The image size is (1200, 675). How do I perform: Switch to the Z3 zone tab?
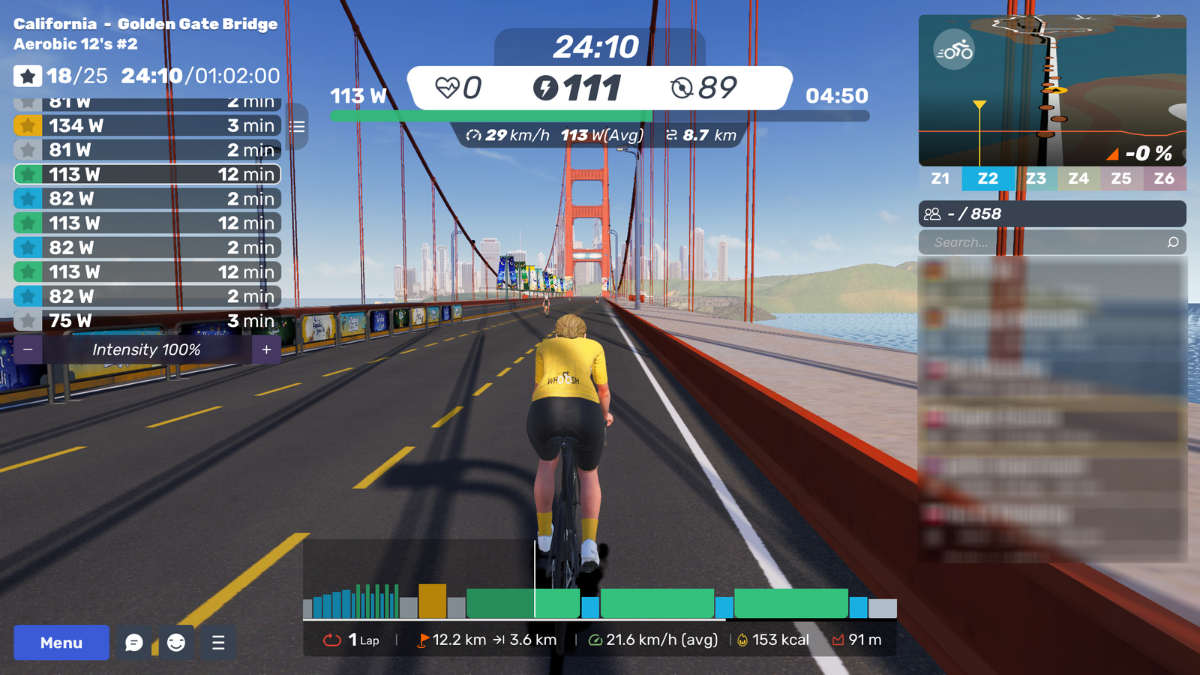tap(1035, 179)
